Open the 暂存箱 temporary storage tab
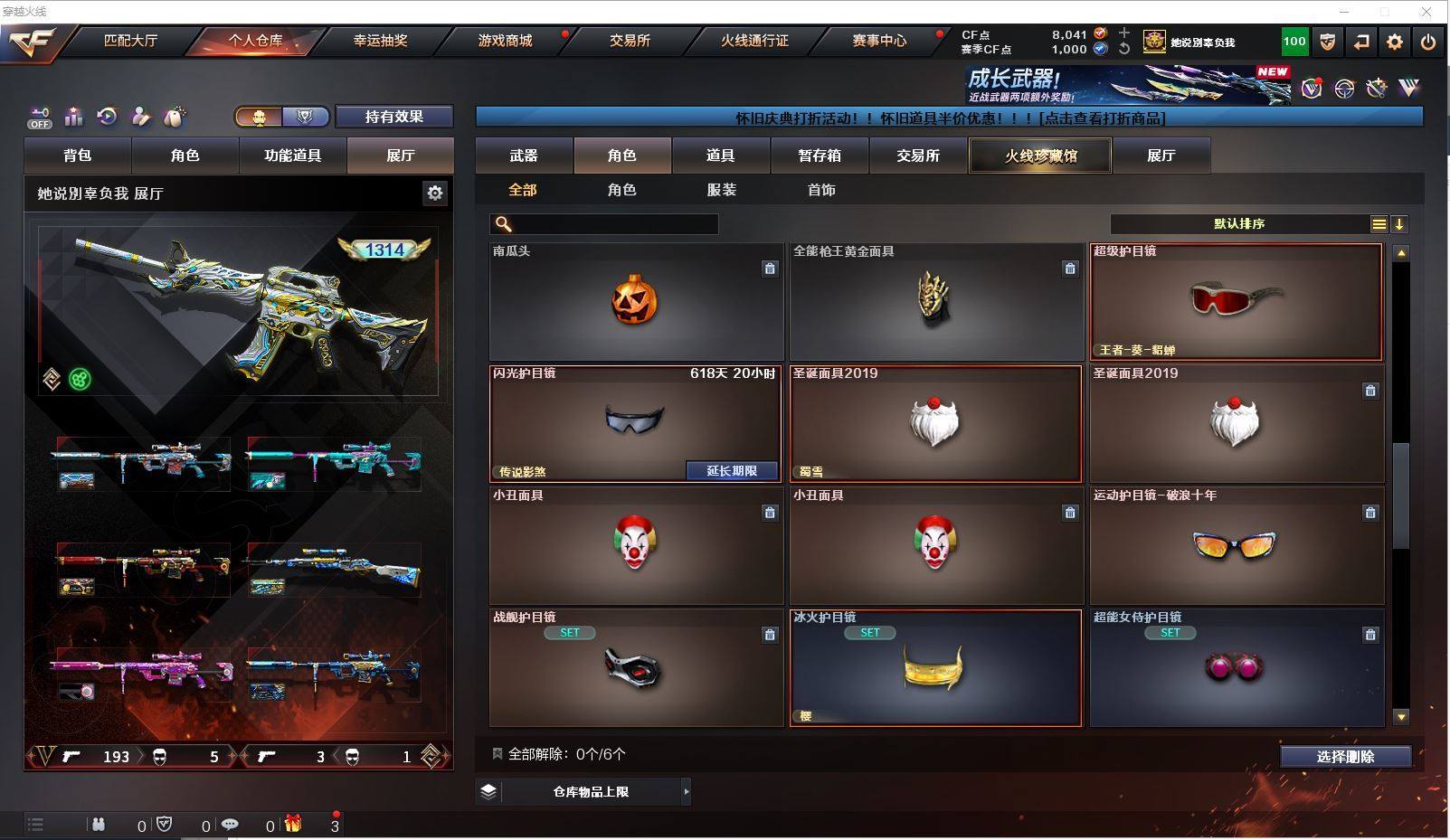This screenshot has width=1450, height=840. point(820,156)
